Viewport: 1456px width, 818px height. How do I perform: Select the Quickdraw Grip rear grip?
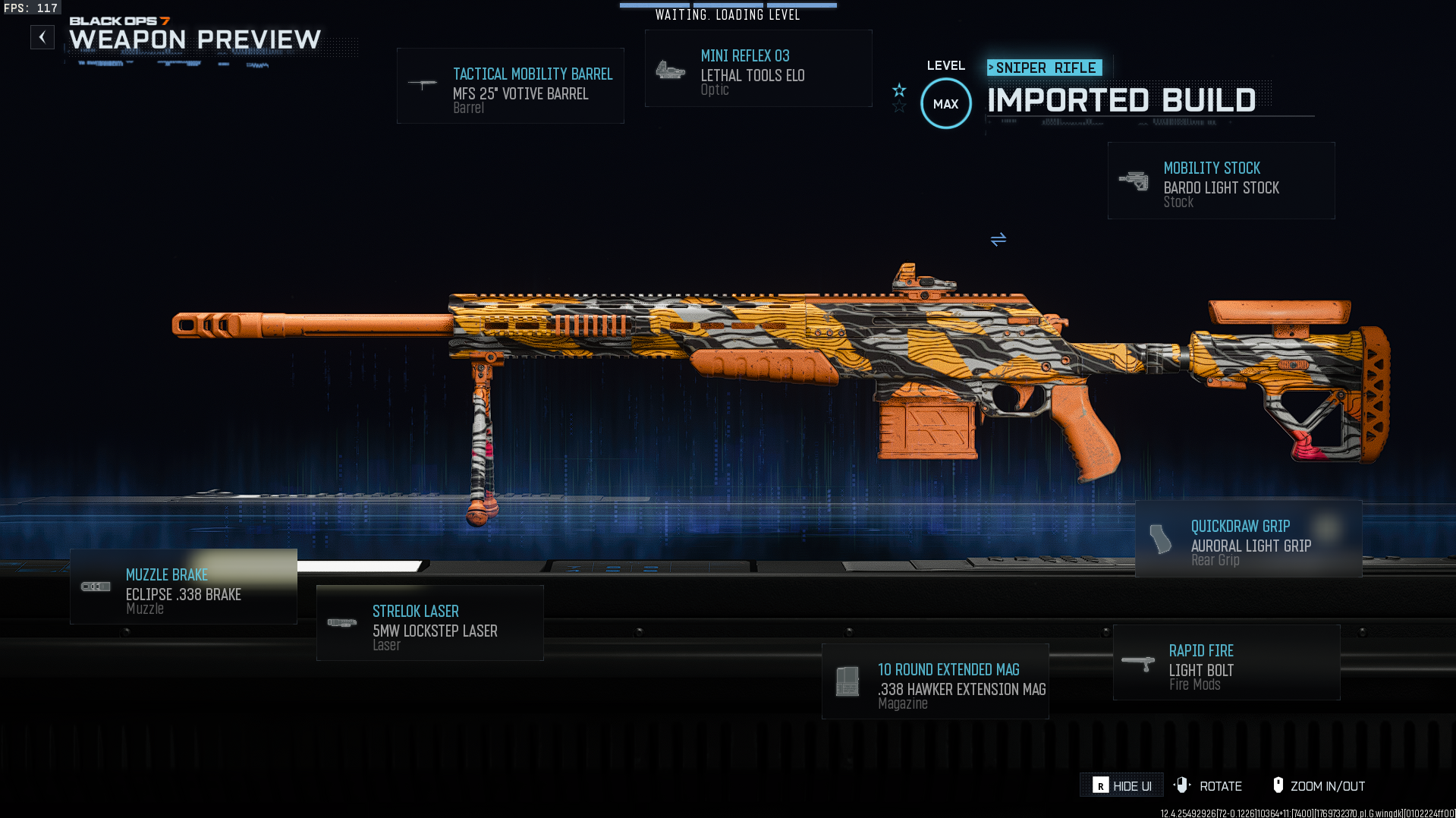click(1248, 539)
